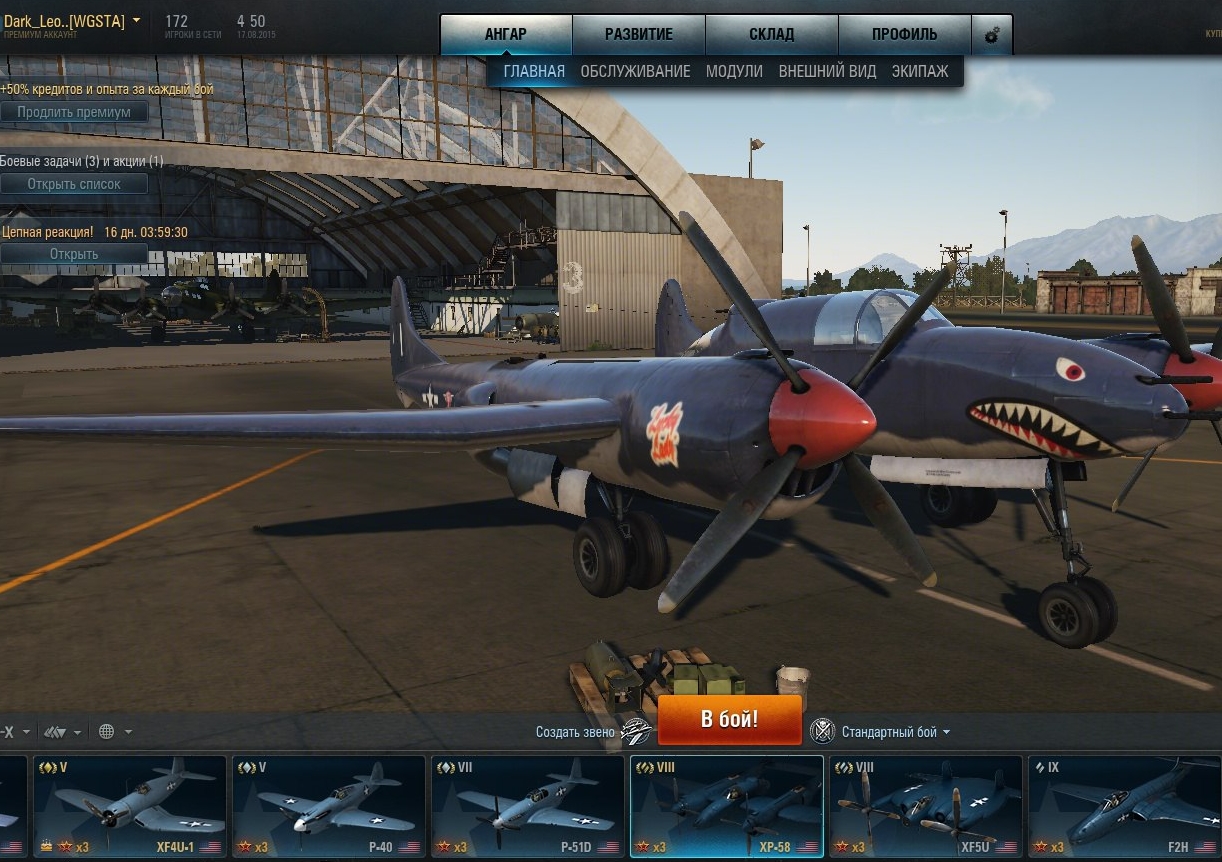
Task: Choose the P-51D aircraft card
Action: pos(528,806)
